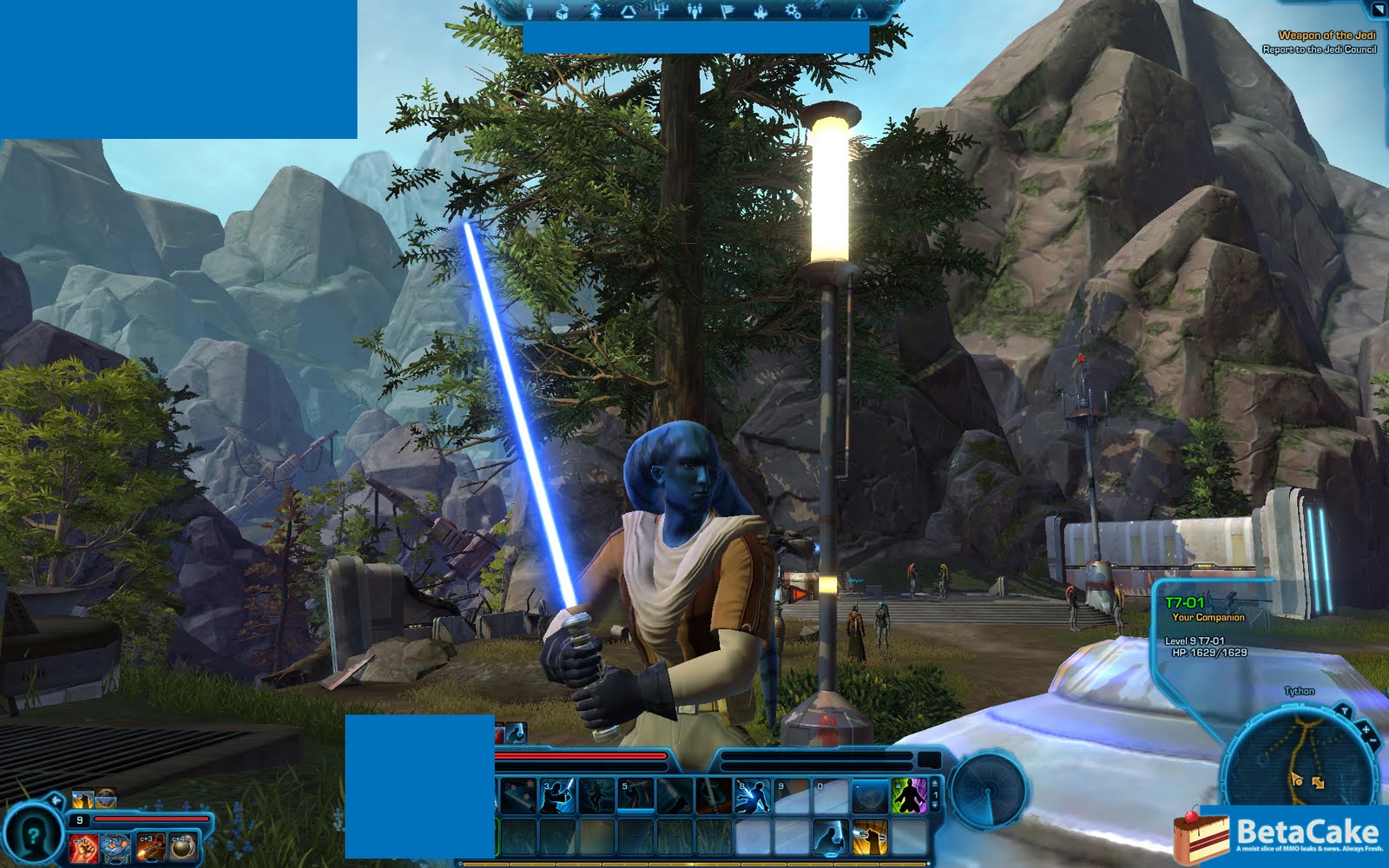Viewport: 1389px width, 868px height.
Task: Activate the green and purple meditation ability
Action: click(x=909, y=796)
